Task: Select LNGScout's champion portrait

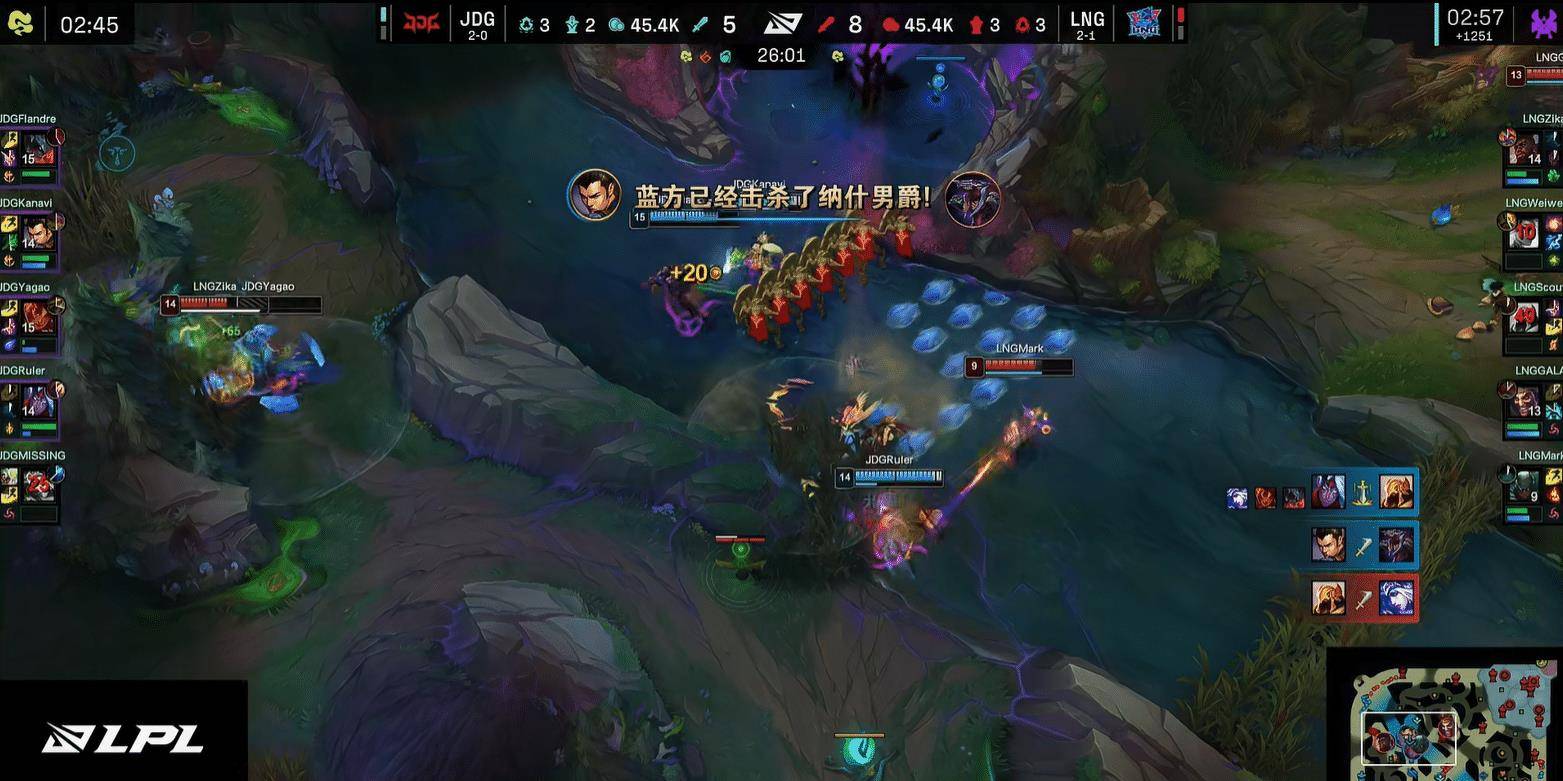Action: [1527, 320]
